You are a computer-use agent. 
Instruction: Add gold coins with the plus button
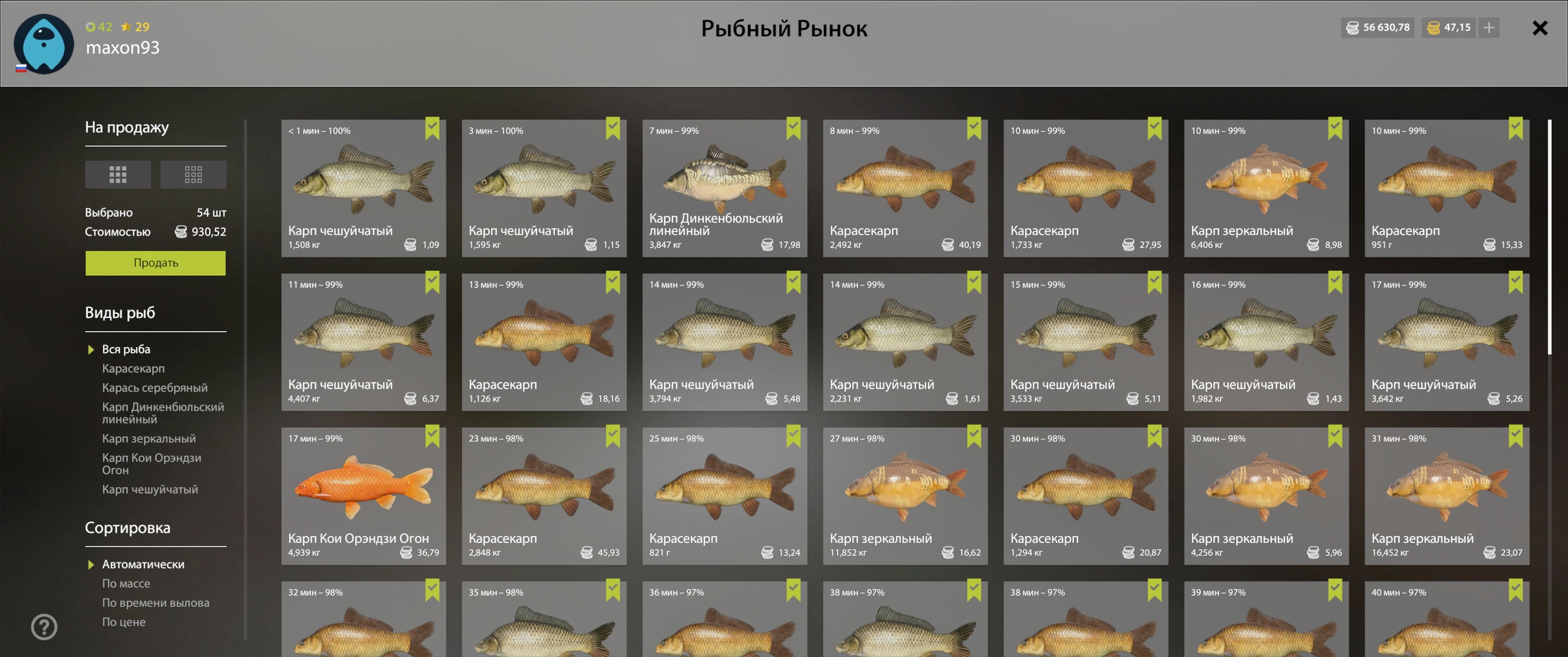[x=1489, y=28]
